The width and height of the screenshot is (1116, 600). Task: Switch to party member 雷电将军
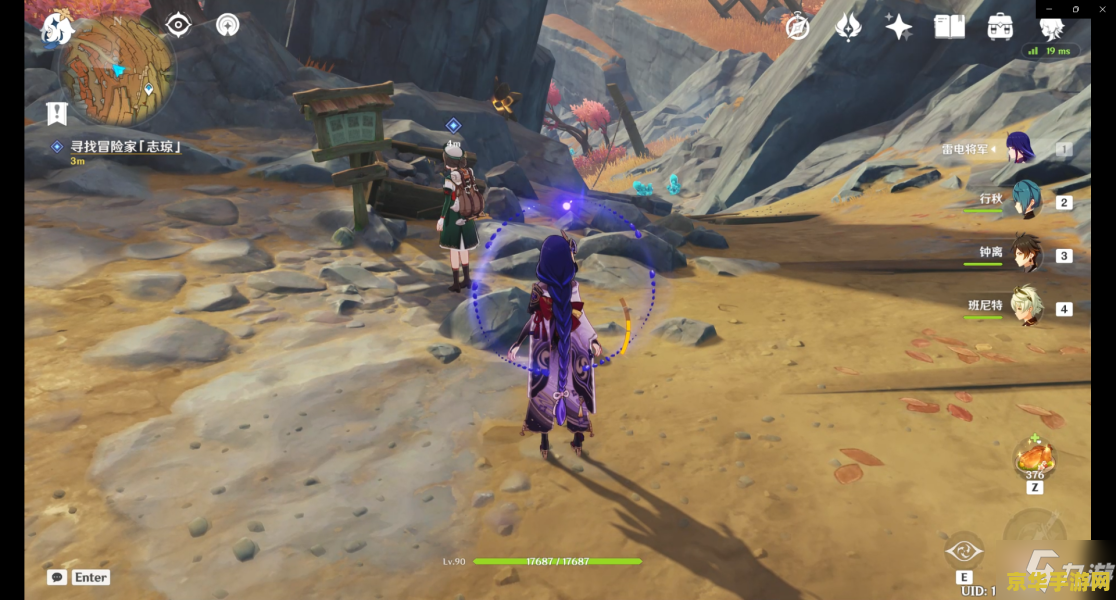point(1019,149)
